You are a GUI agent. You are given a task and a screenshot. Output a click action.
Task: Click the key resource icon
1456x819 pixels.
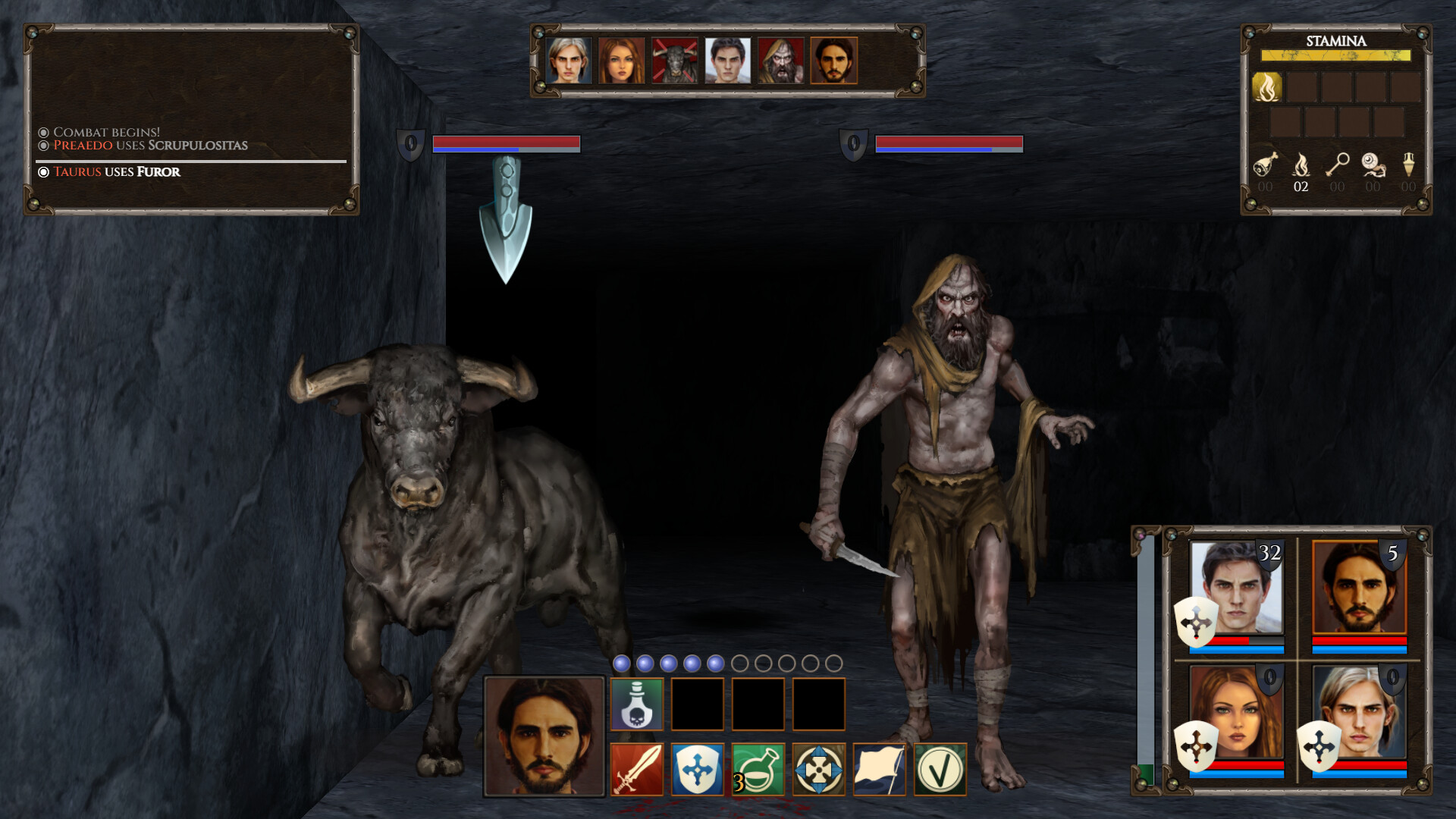click(x=1337, y=163)
